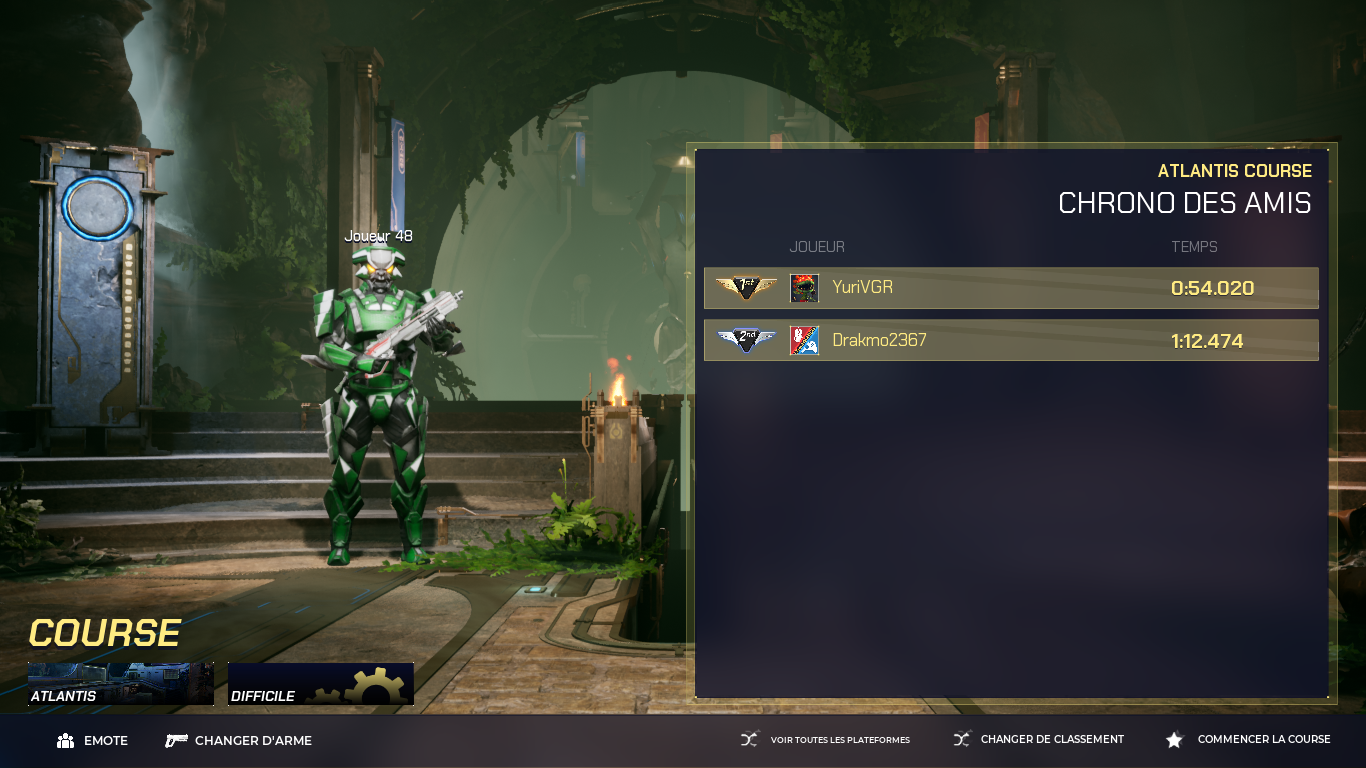Choose the Difficile difficulty tile

(320, 684)
